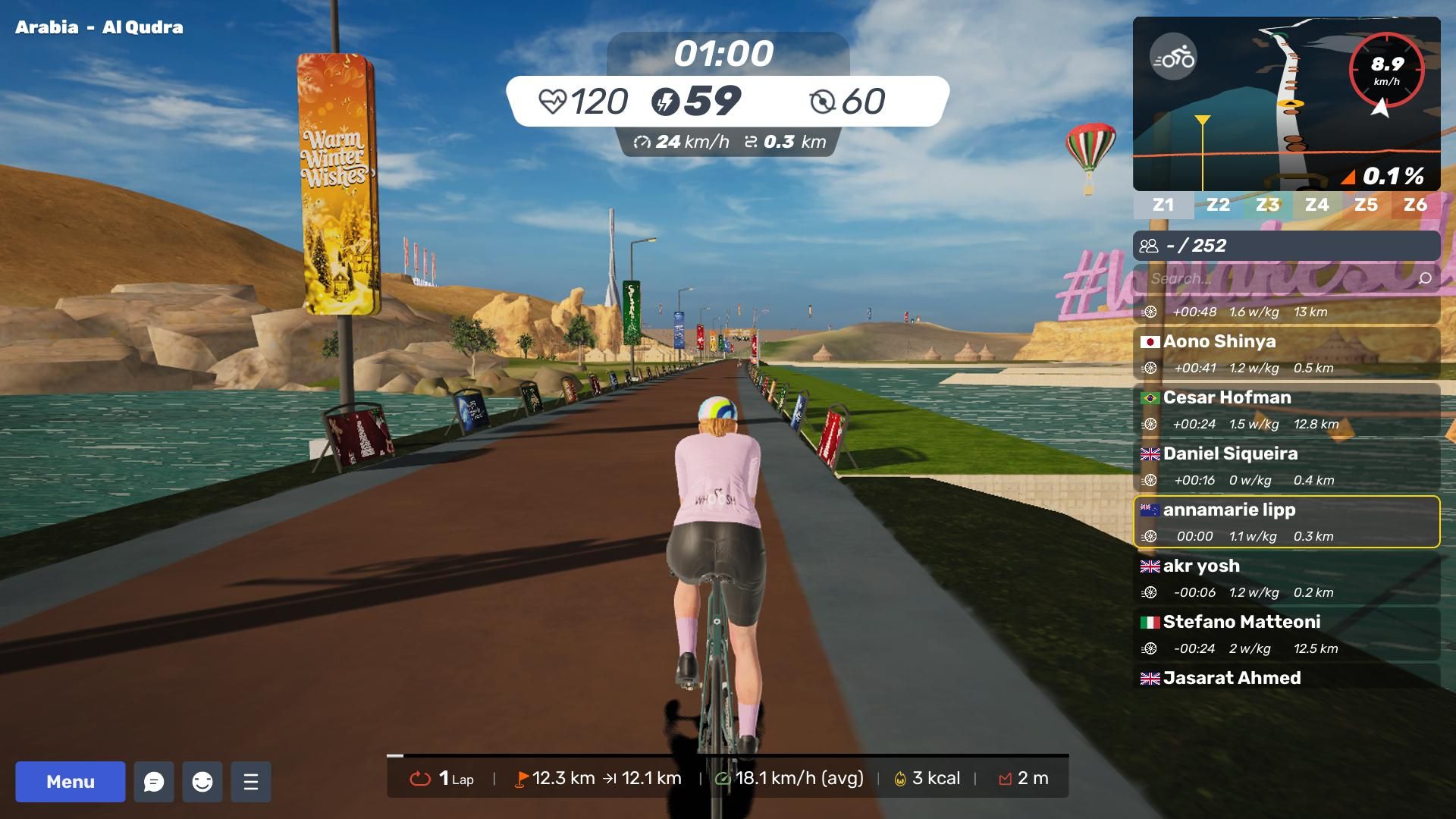This screenshot has width=1456, height=819.
Task: Click the cyclist icon on minimap
Action: (x=1173, y=58)
